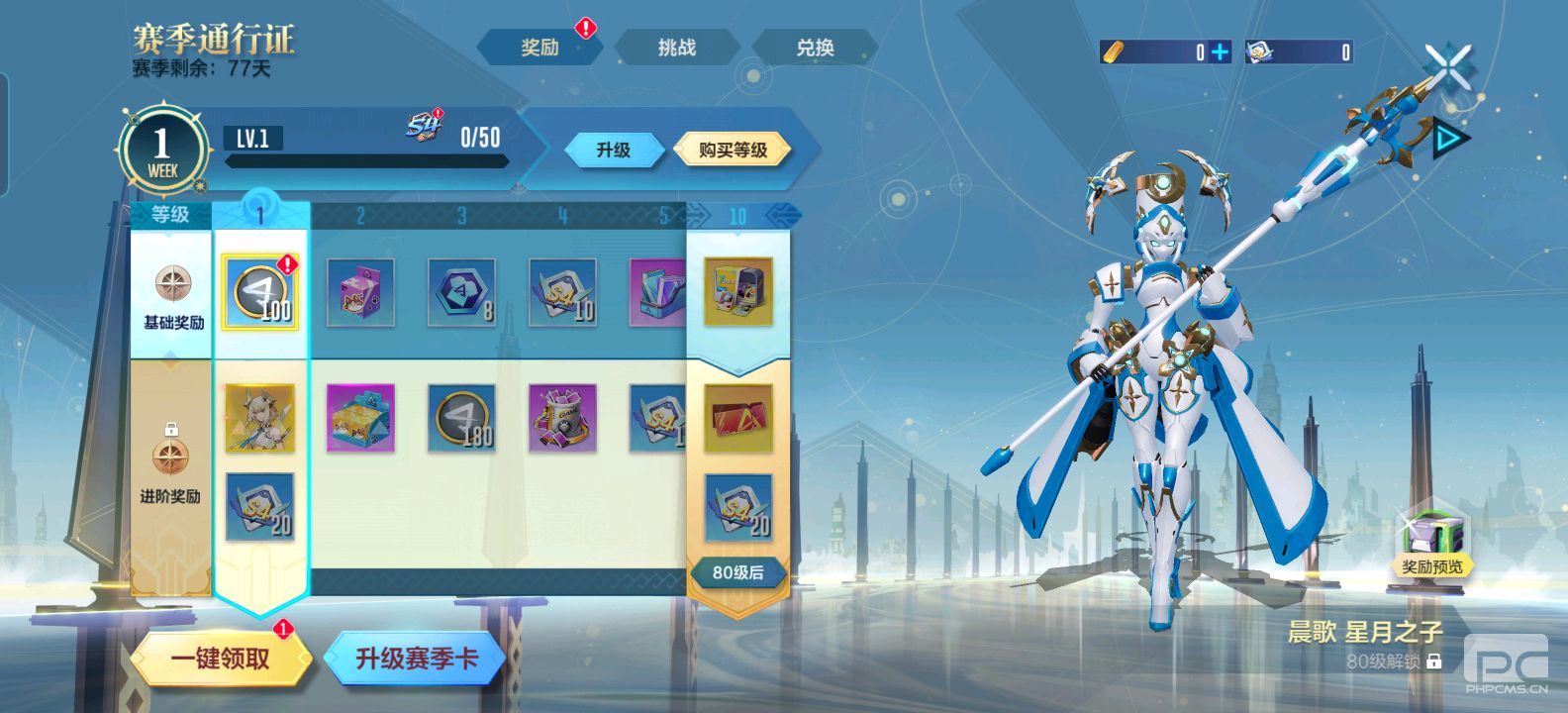Tap the gold bar currency icon

pyautogui.click(x=1111, y=51)
